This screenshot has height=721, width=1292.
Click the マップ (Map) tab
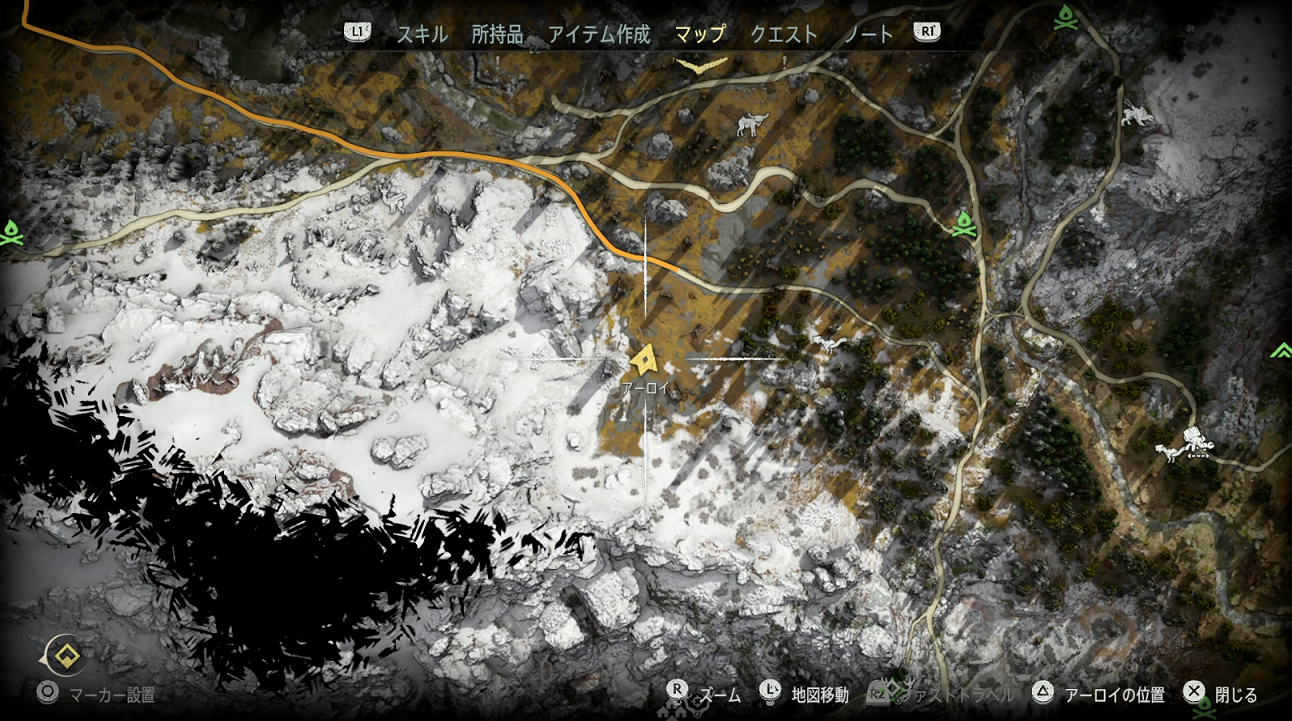[x=700, y=34]
